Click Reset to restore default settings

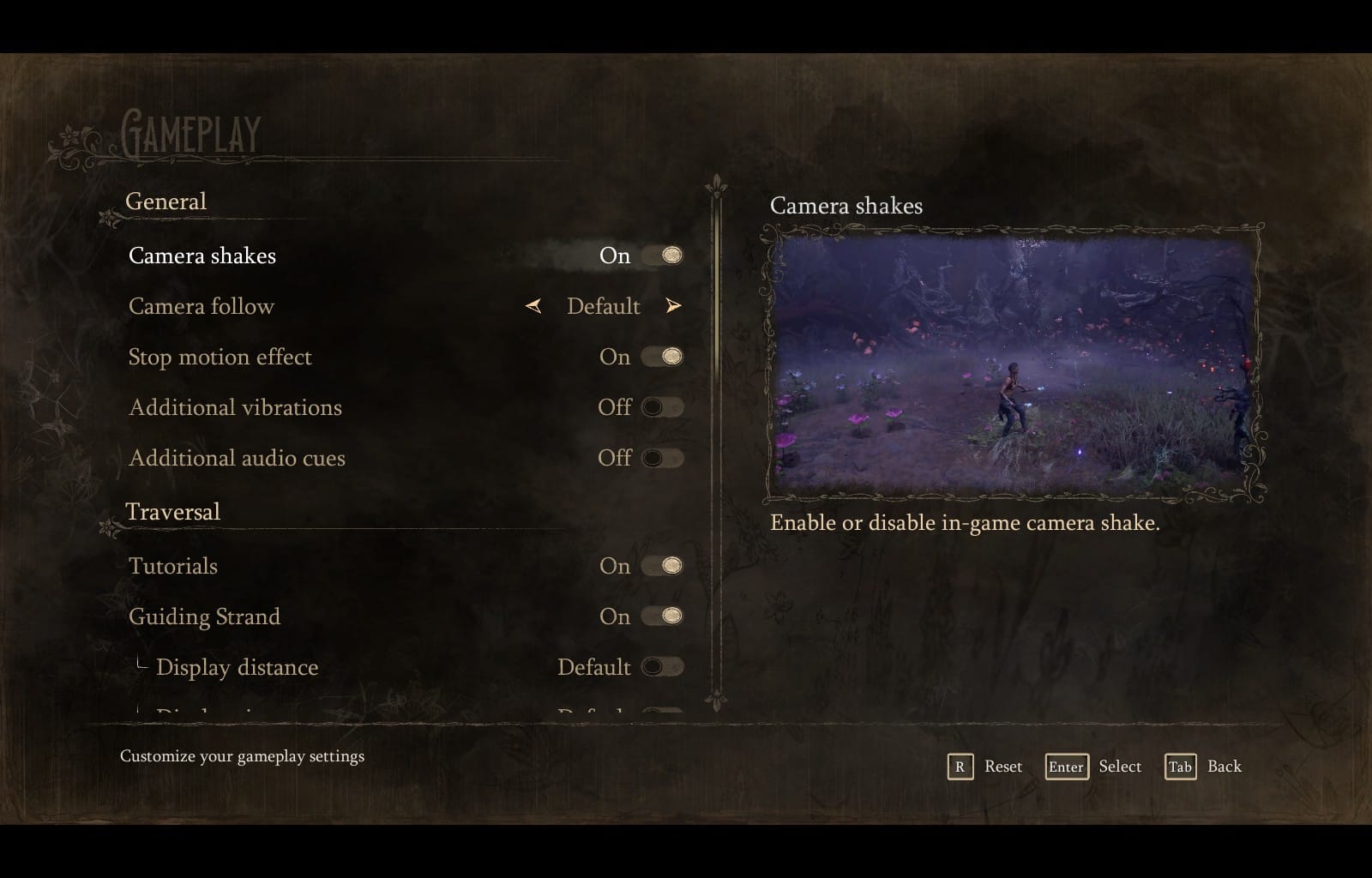1002,767
